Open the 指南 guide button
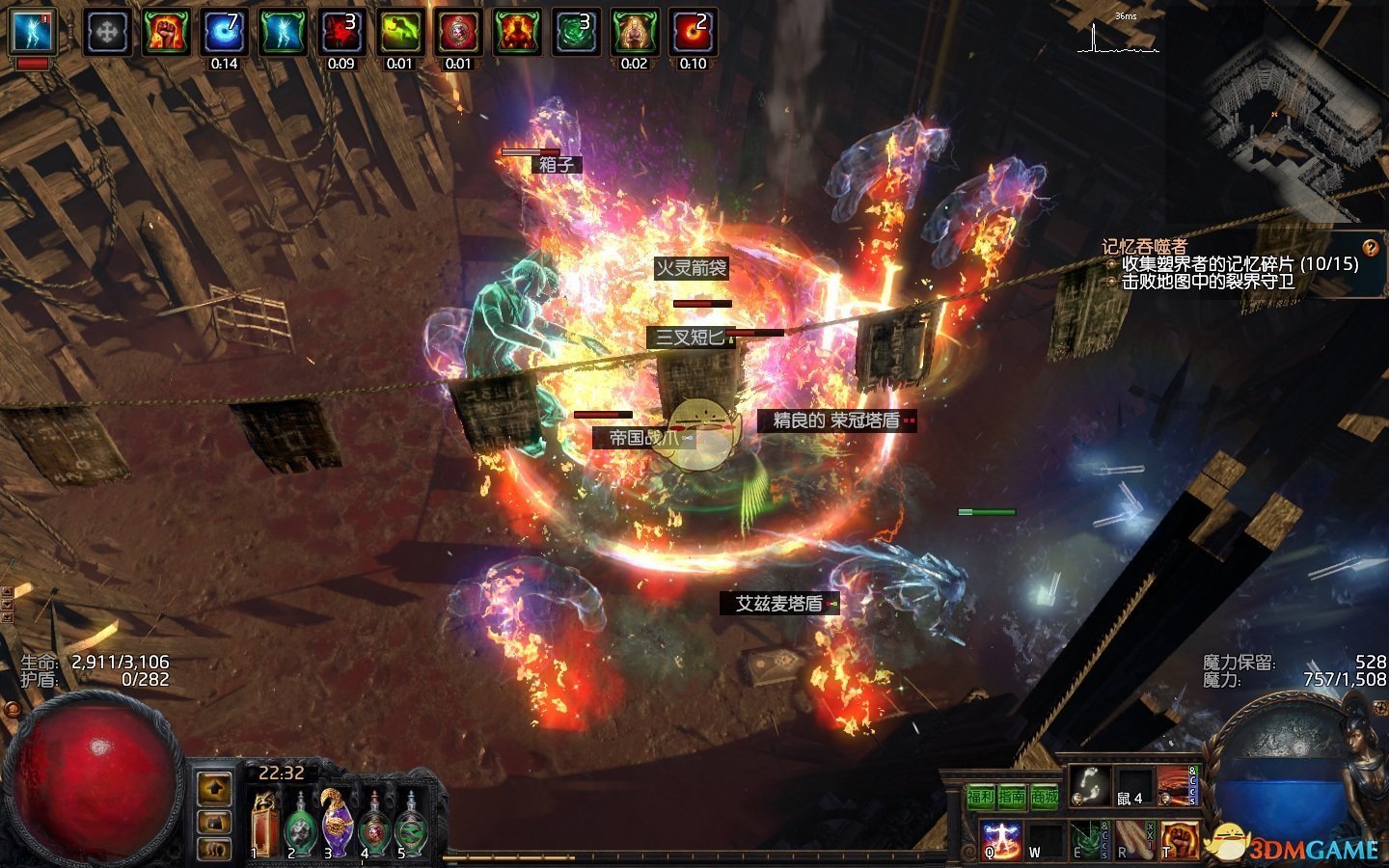Screen dimensions: 1389x868 coord(1012,797)
